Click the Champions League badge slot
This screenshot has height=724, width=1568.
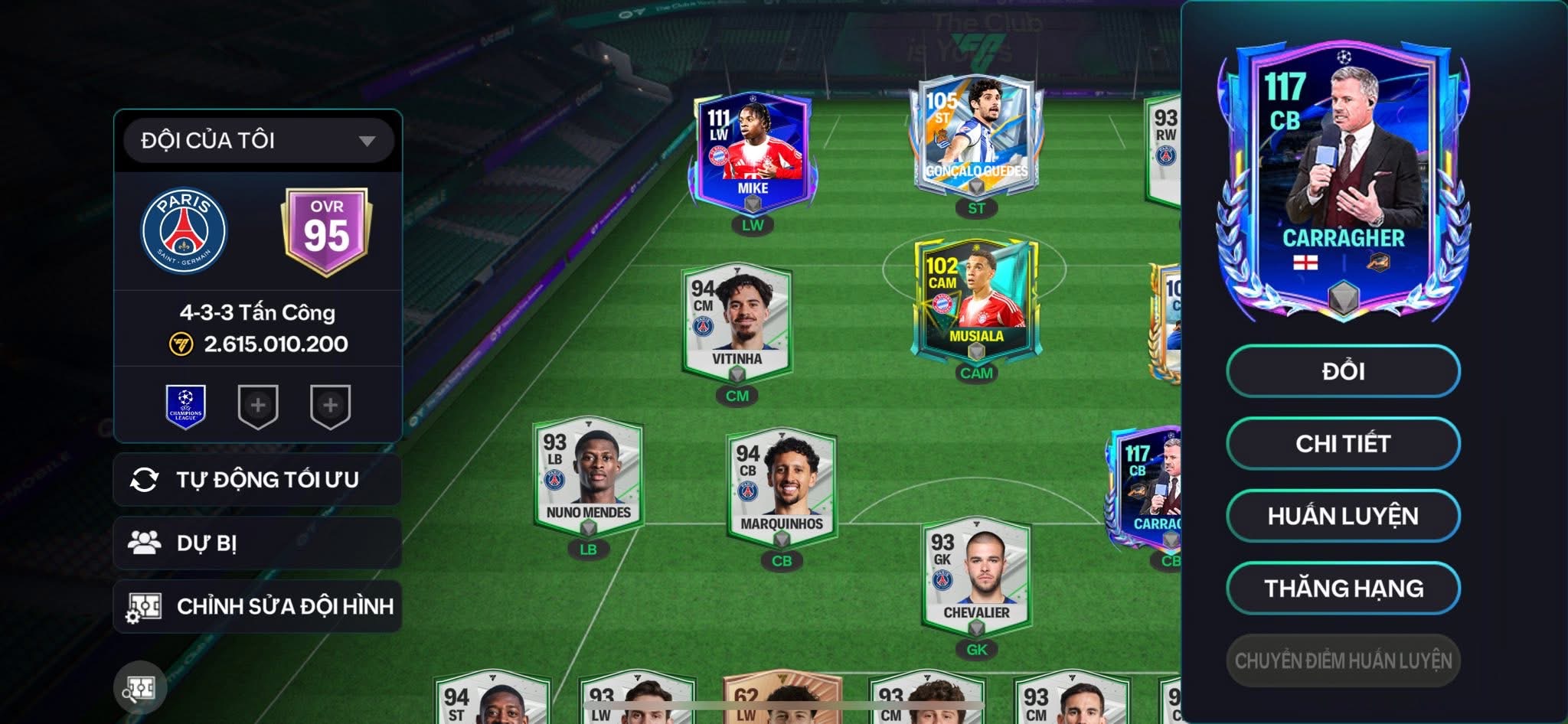click(186, 406)
